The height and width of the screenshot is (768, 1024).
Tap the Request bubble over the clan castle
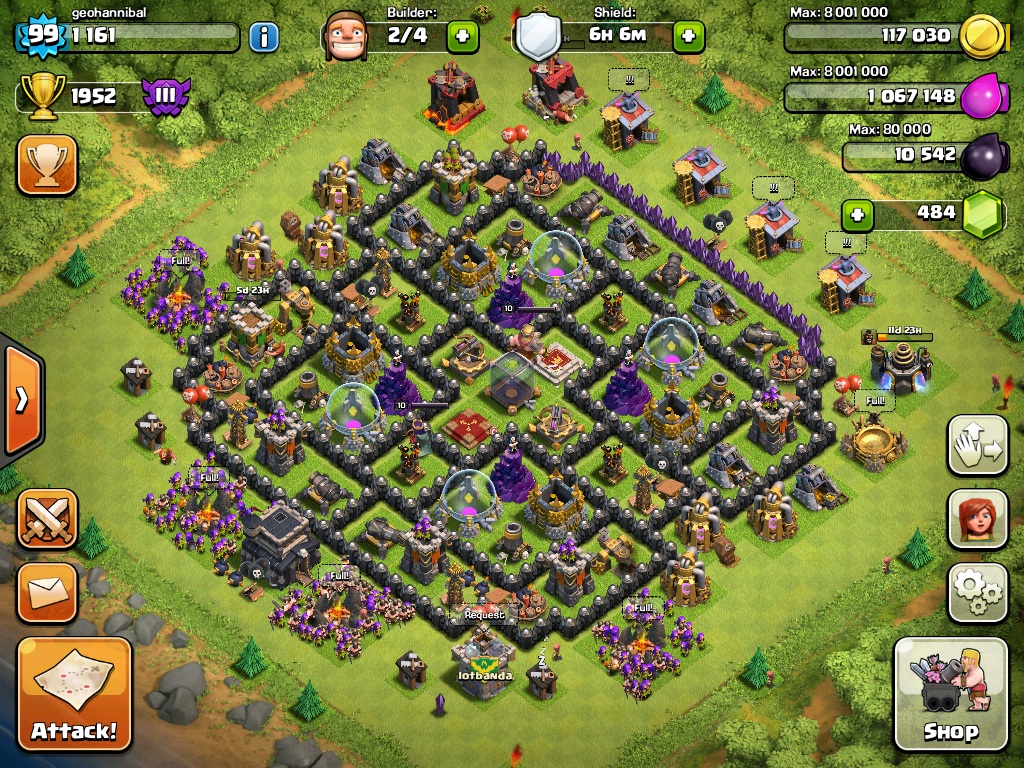click(484, 614)
